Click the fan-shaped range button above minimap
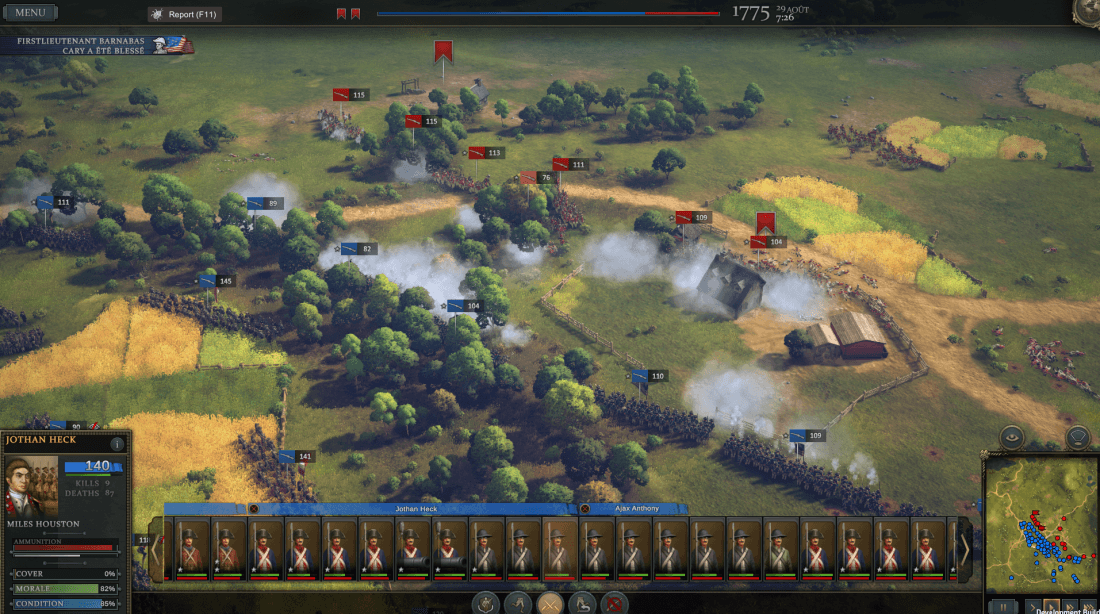1100x614 pixels. 1077,437
